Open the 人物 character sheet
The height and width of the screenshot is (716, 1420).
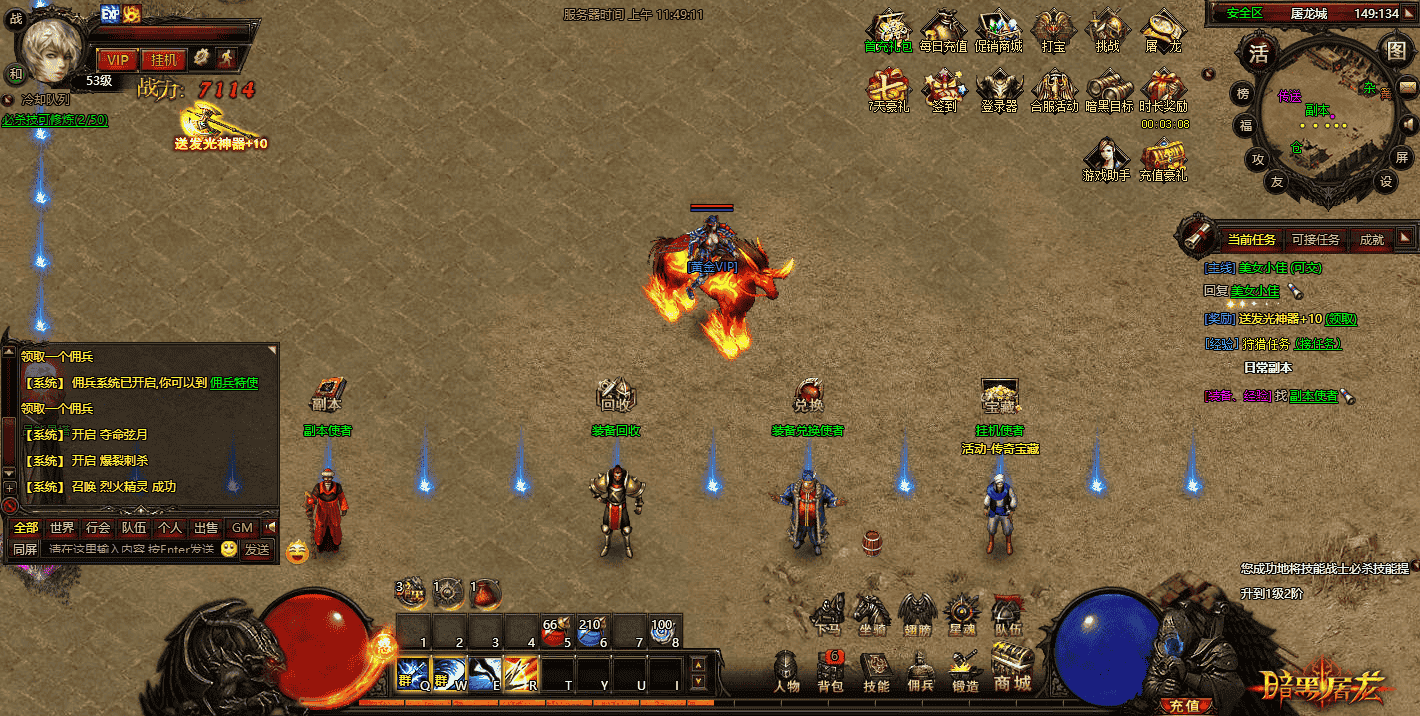coord(786,670)
